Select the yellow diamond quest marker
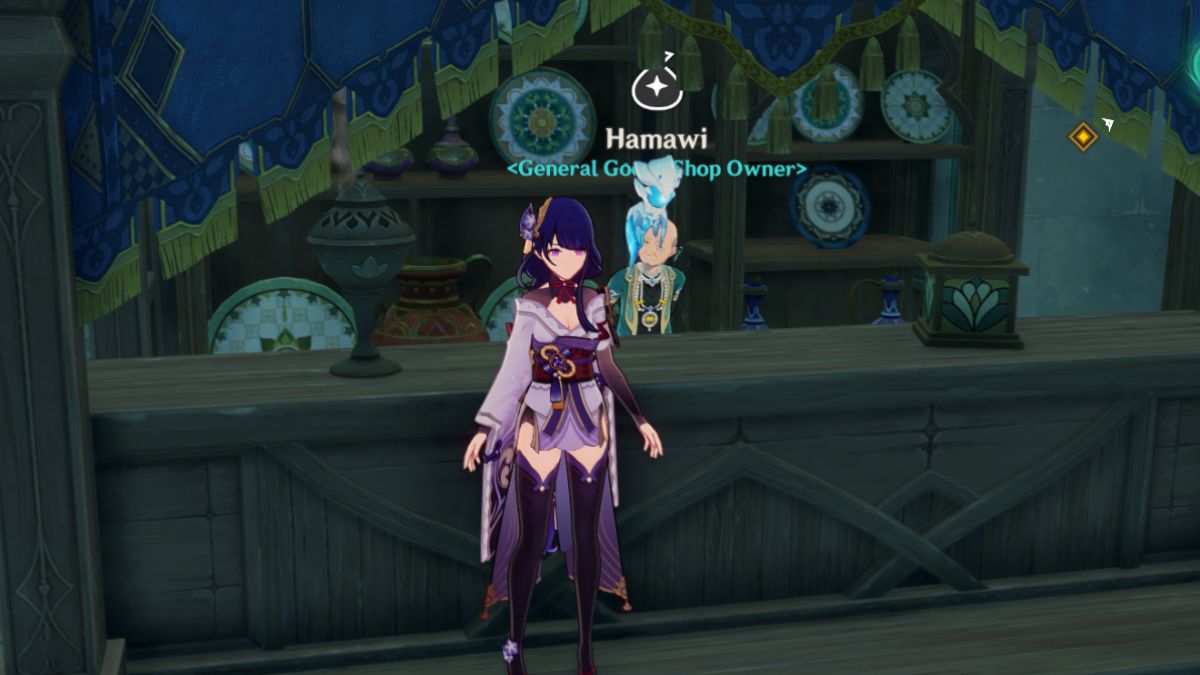 coord(1083,136)
